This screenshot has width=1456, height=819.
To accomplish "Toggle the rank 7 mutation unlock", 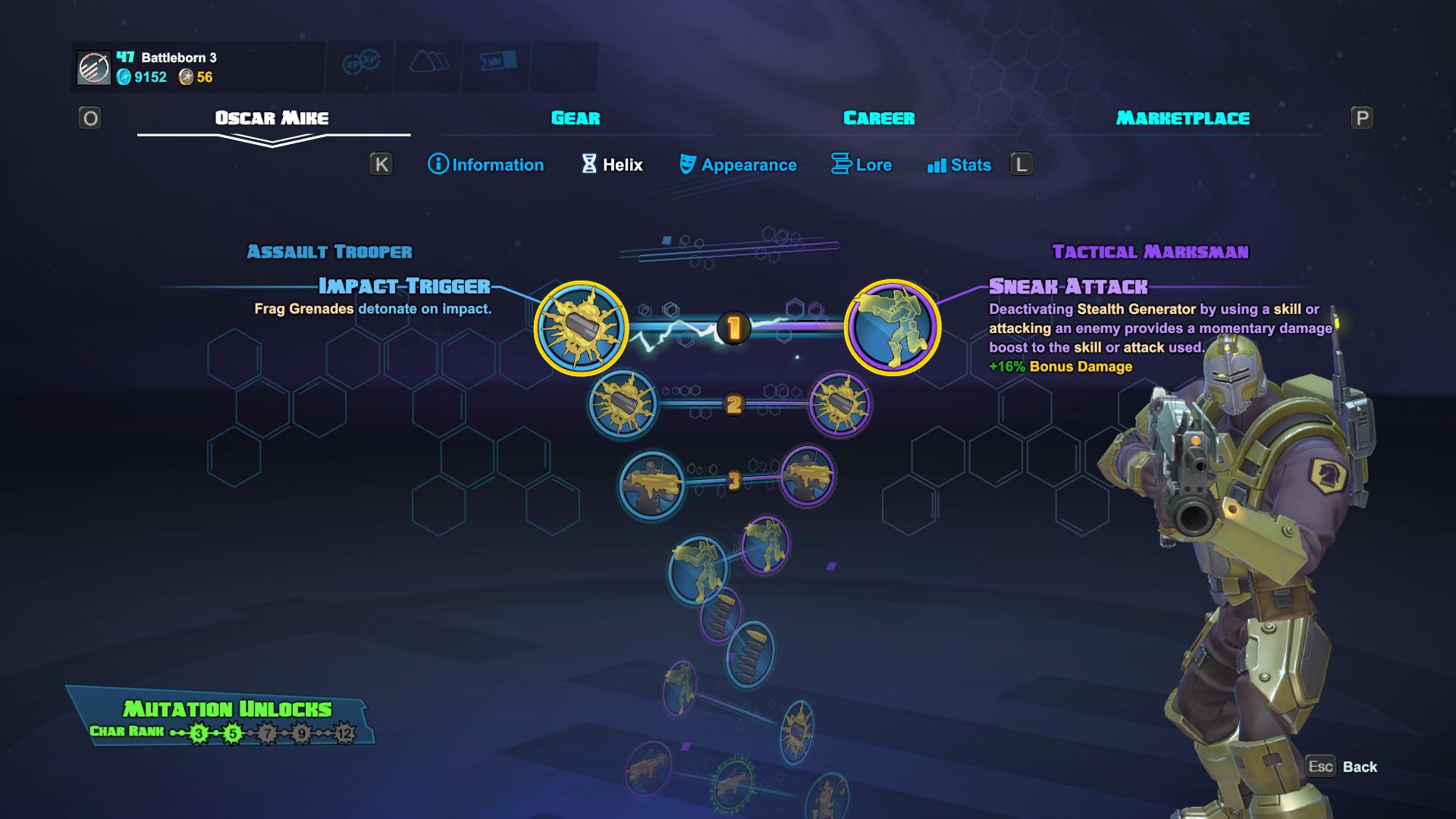I will pos(267,735).
